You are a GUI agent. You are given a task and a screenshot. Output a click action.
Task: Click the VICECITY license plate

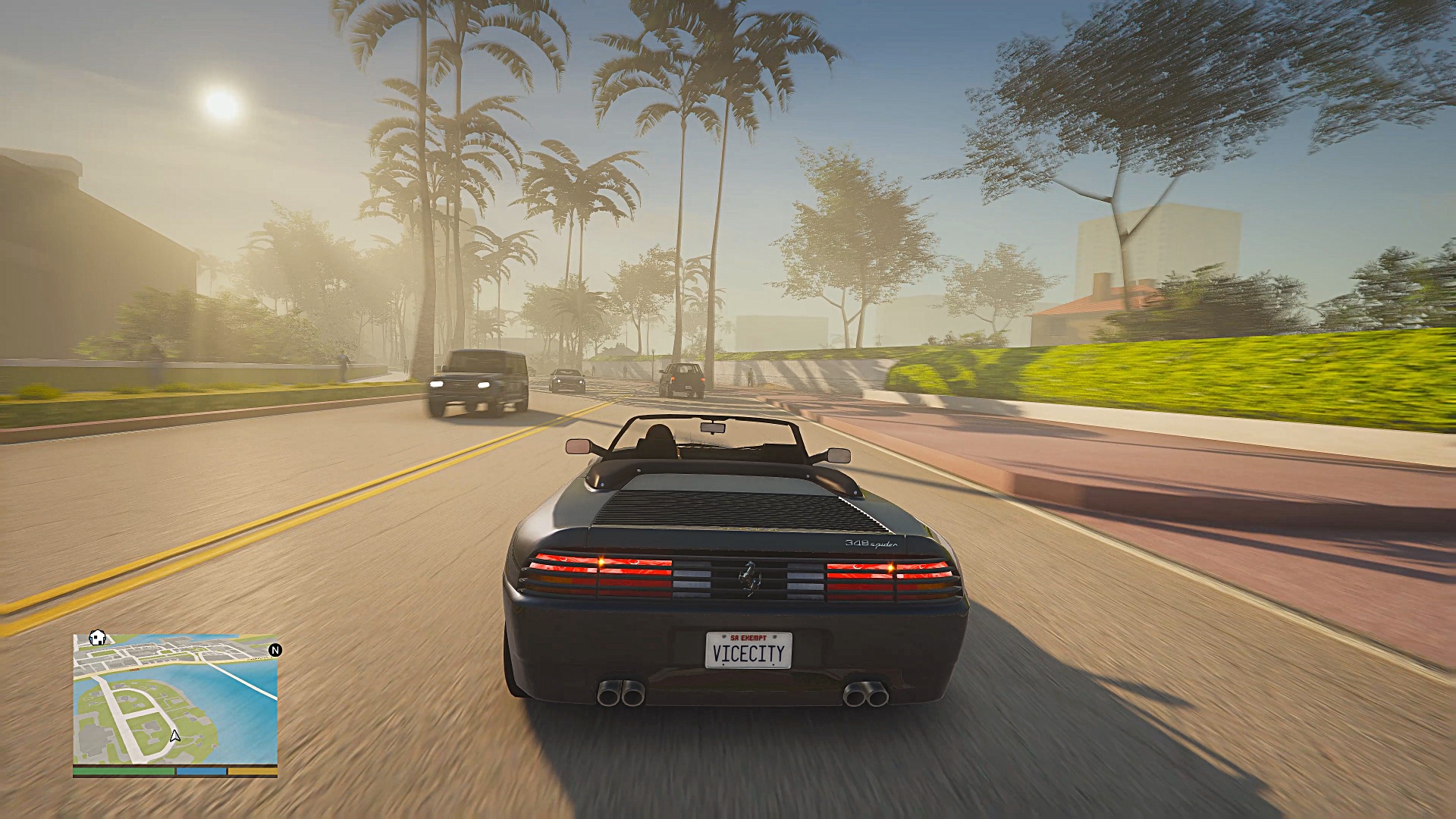click(748, 653)
